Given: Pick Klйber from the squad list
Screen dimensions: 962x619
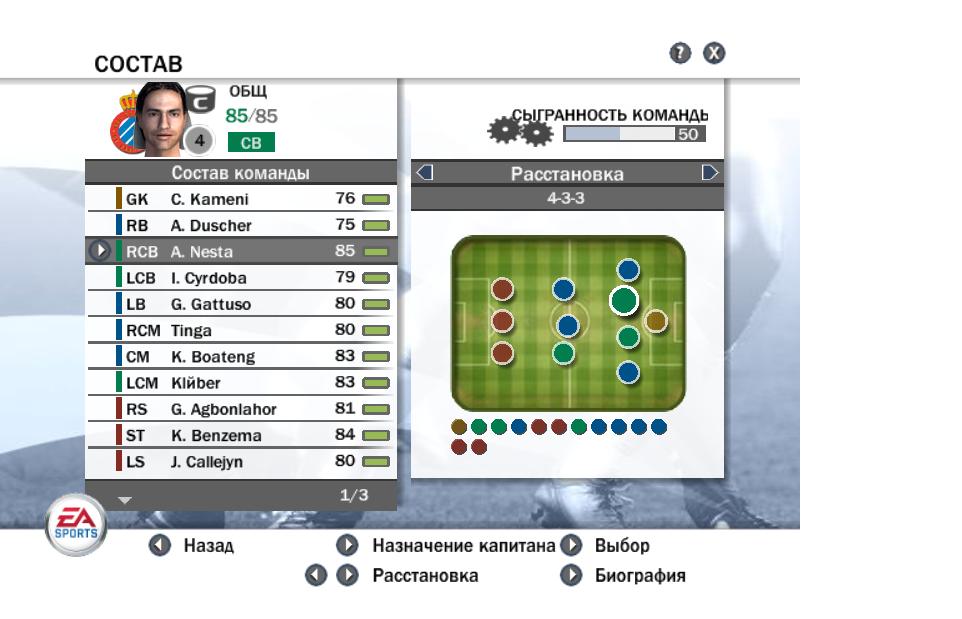Looking at the screenshot, I should 240,382.
